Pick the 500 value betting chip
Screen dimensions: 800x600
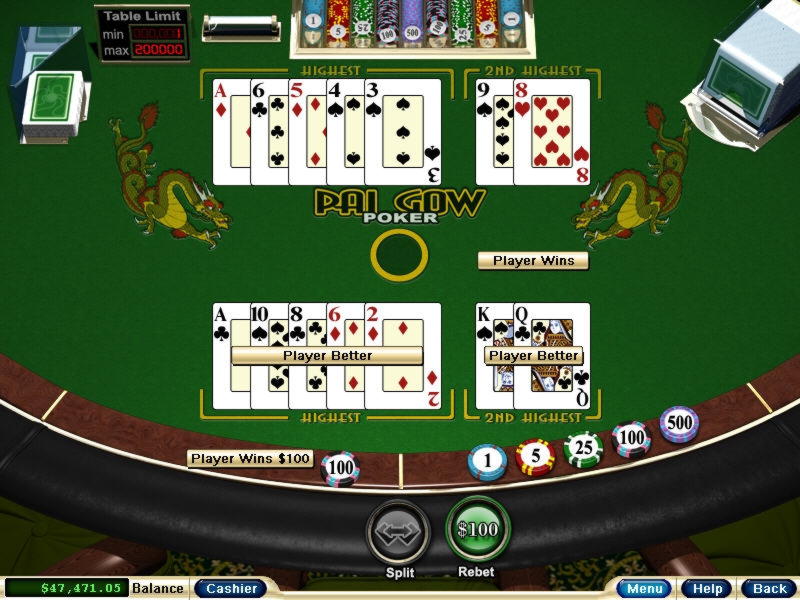click(x=679, y=424)
